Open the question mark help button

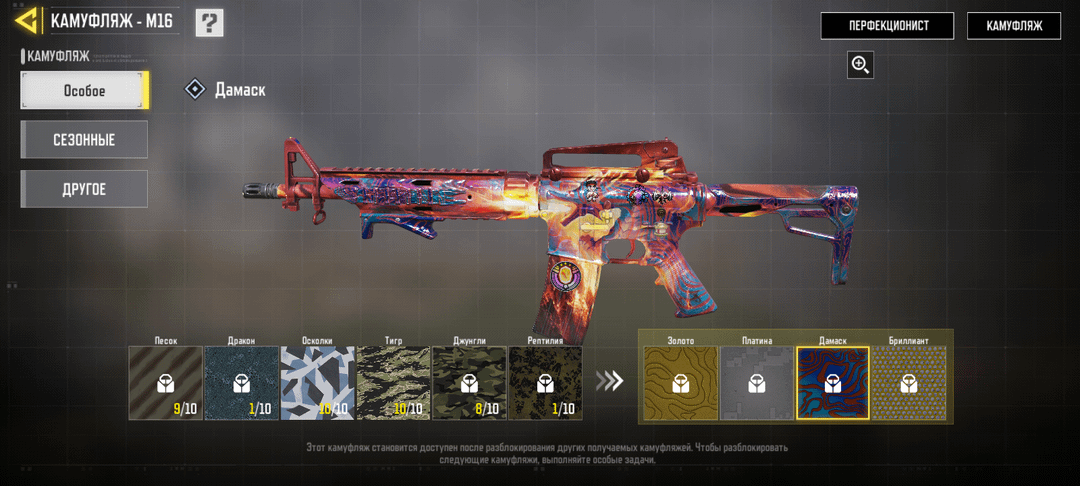pyautogui.click(x=209, y=22)
